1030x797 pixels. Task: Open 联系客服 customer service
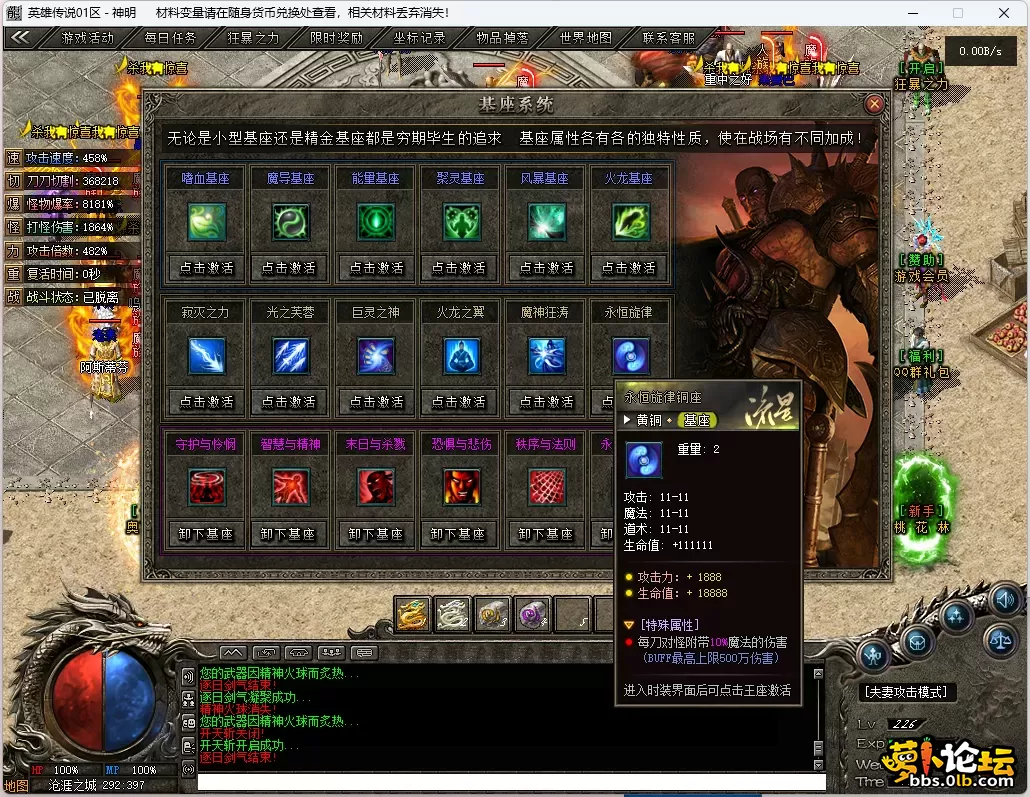668,38
